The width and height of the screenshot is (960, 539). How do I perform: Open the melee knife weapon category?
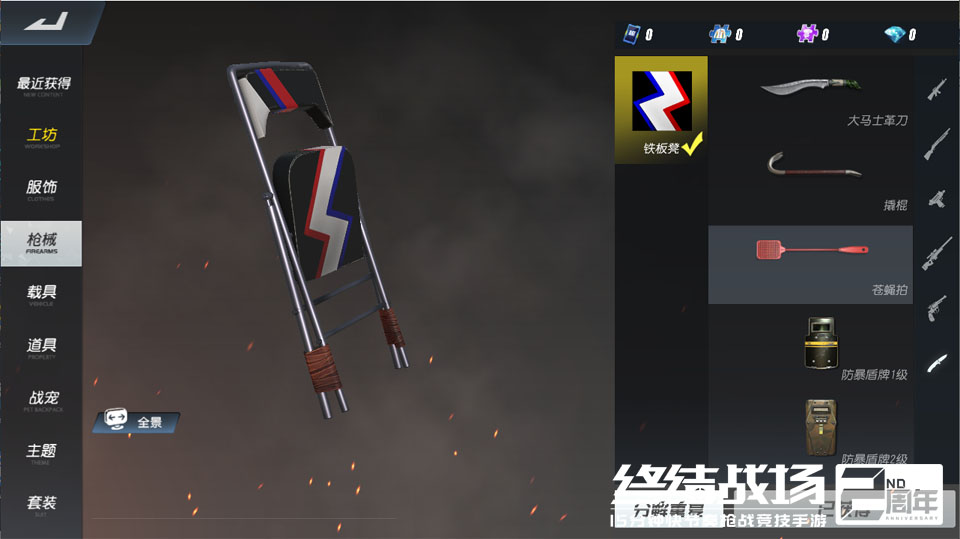(x=937, y=362)
